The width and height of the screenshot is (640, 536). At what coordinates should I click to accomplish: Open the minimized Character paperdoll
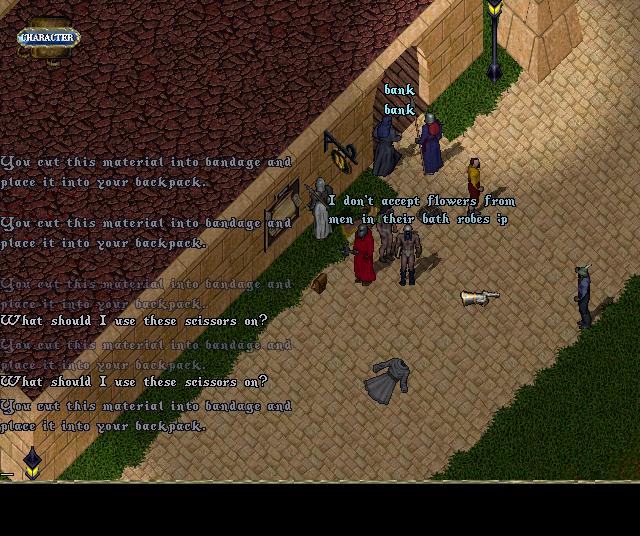coord(47,37)
